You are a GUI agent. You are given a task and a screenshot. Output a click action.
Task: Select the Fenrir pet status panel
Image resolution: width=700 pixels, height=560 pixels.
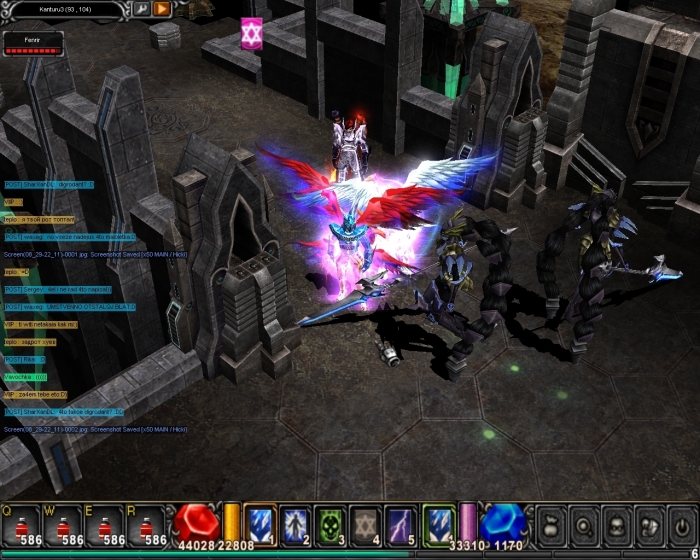(33, 43)
